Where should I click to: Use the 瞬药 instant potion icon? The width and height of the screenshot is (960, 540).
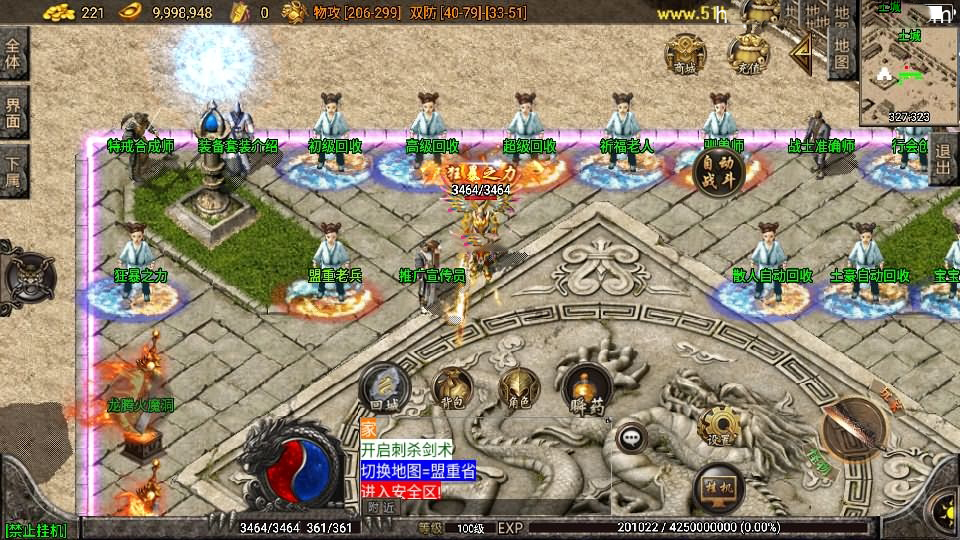pyautogui.click(x=587, y=389)
